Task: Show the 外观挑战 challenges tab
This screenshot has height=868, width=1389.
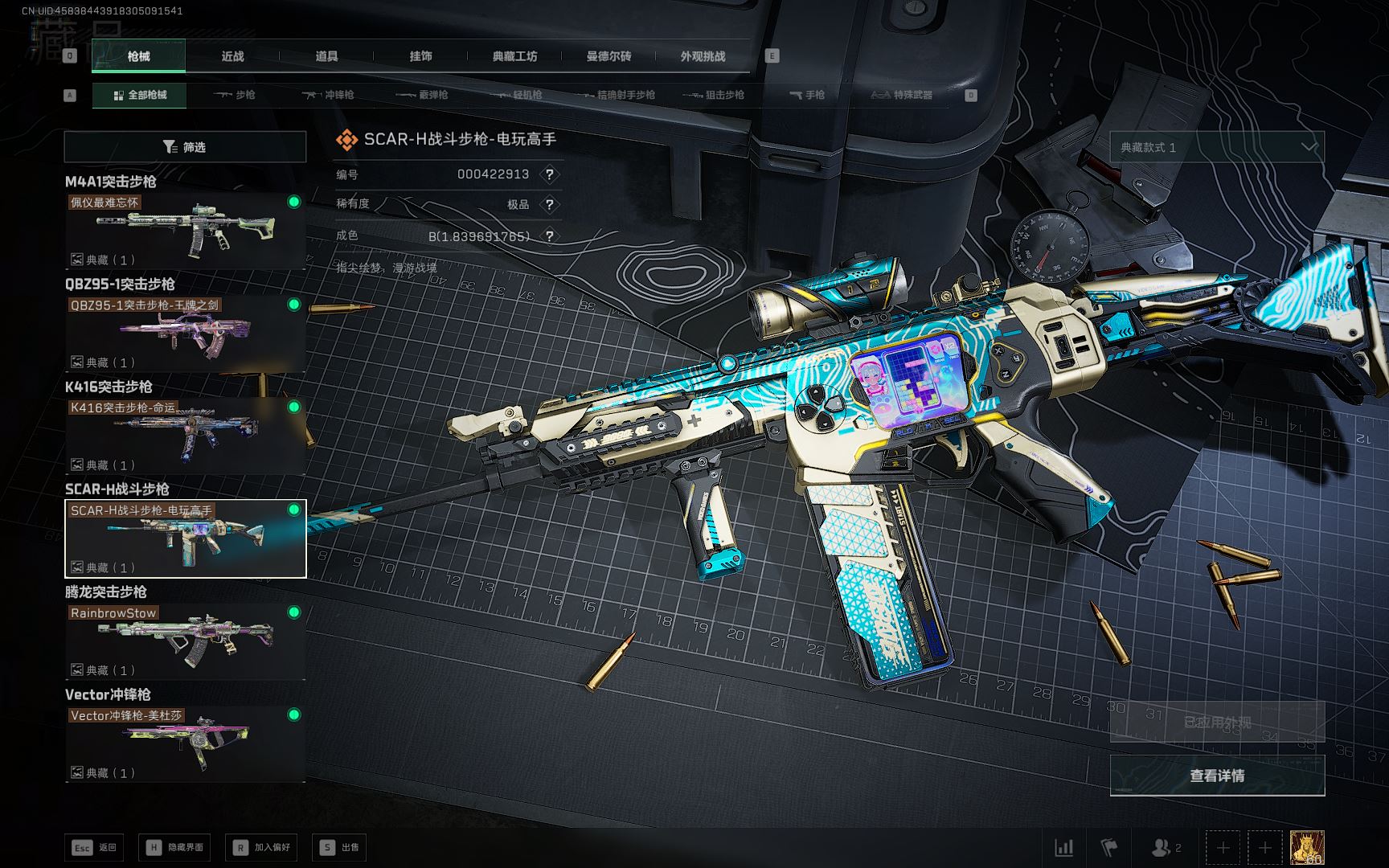Action: click(703, 56)
